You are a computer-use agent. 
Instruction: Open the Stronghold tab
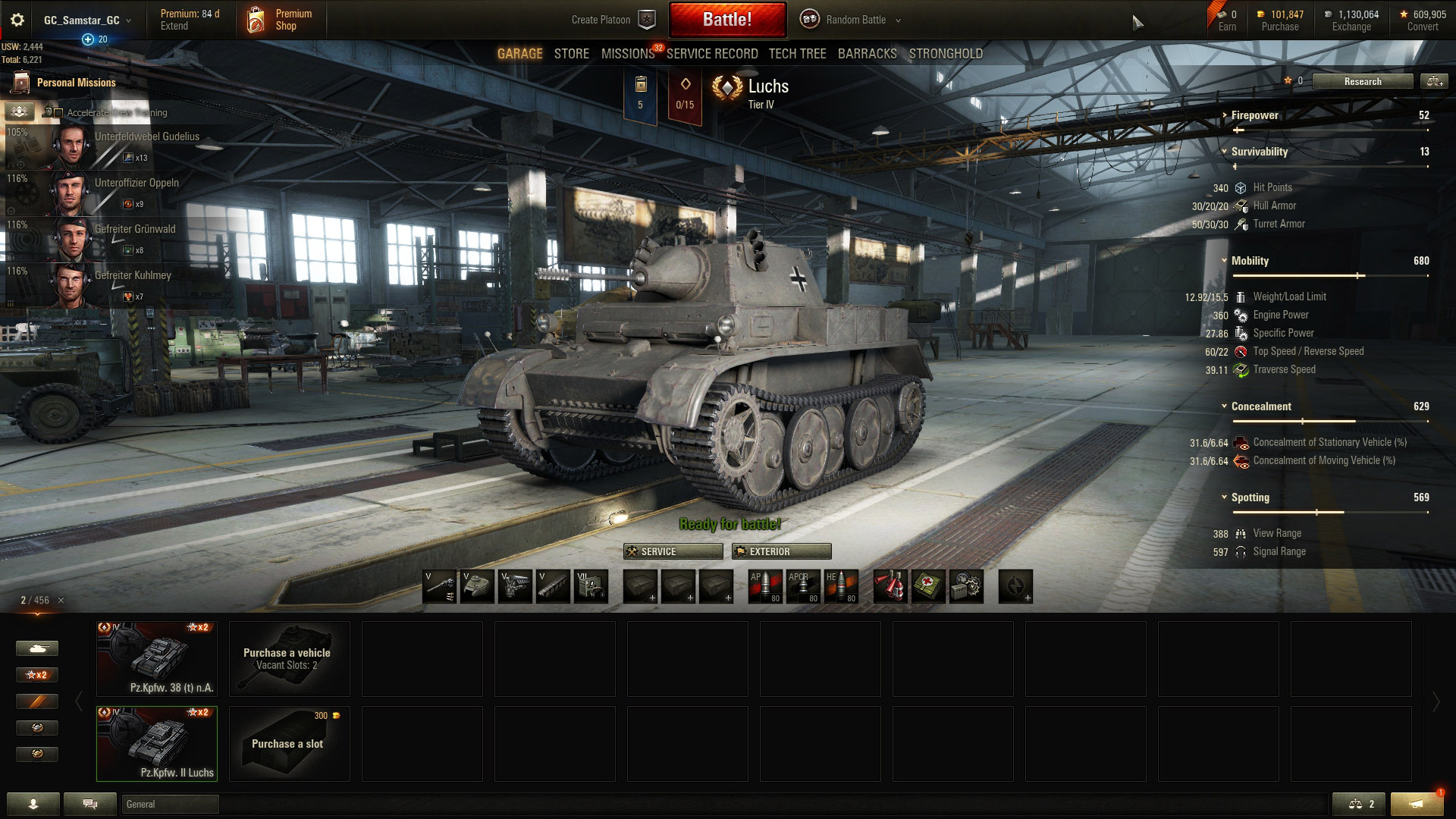point(946,54)
